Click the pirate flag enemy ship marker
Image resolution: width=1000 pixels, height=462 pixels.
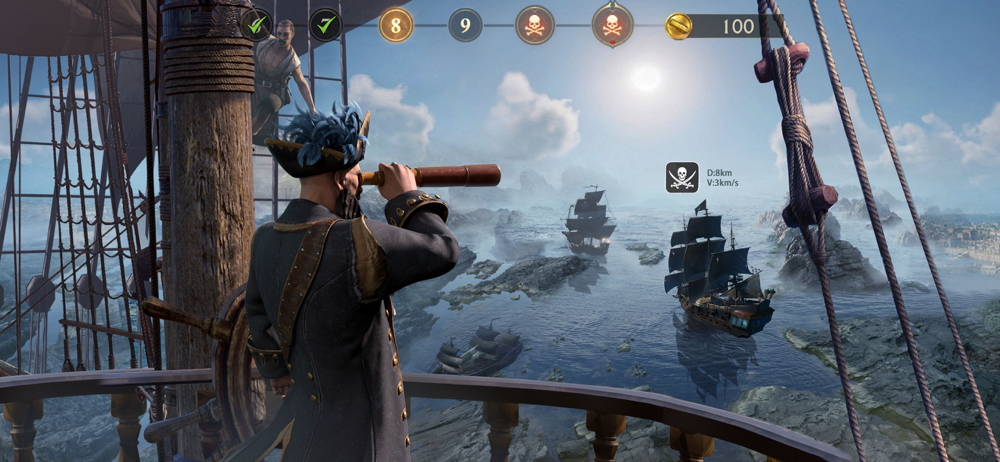[x=682, y=177]
